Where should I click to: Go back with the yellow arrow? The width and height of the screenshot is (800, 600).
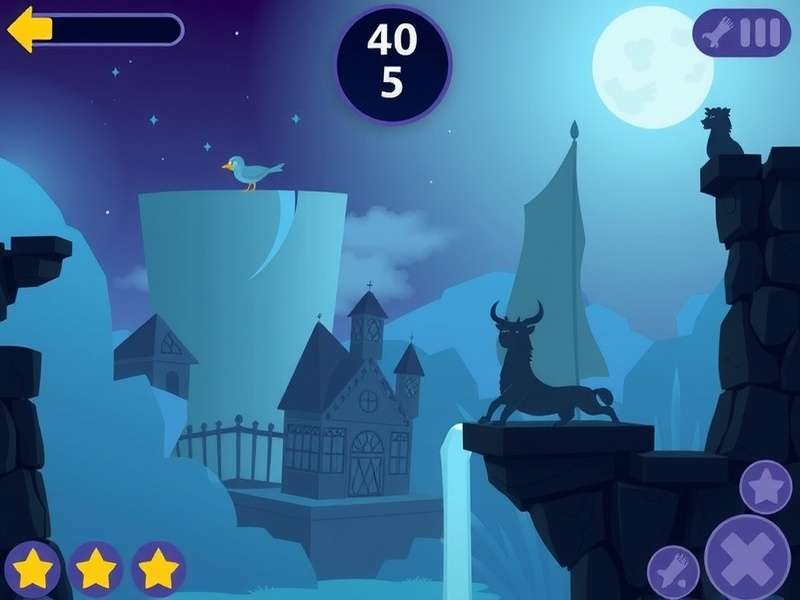pos(29,29)
